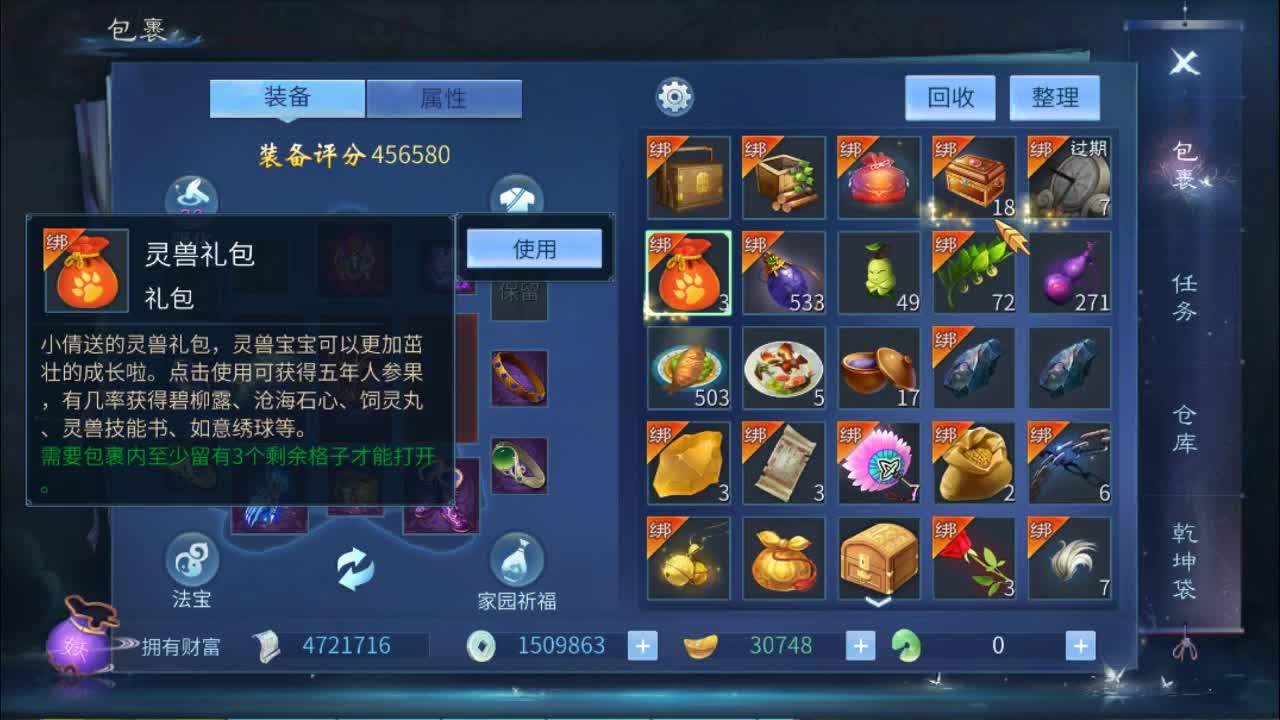Switch to the 属性 tab
This screenshot has width=1280, height=720.
[443, 97]
